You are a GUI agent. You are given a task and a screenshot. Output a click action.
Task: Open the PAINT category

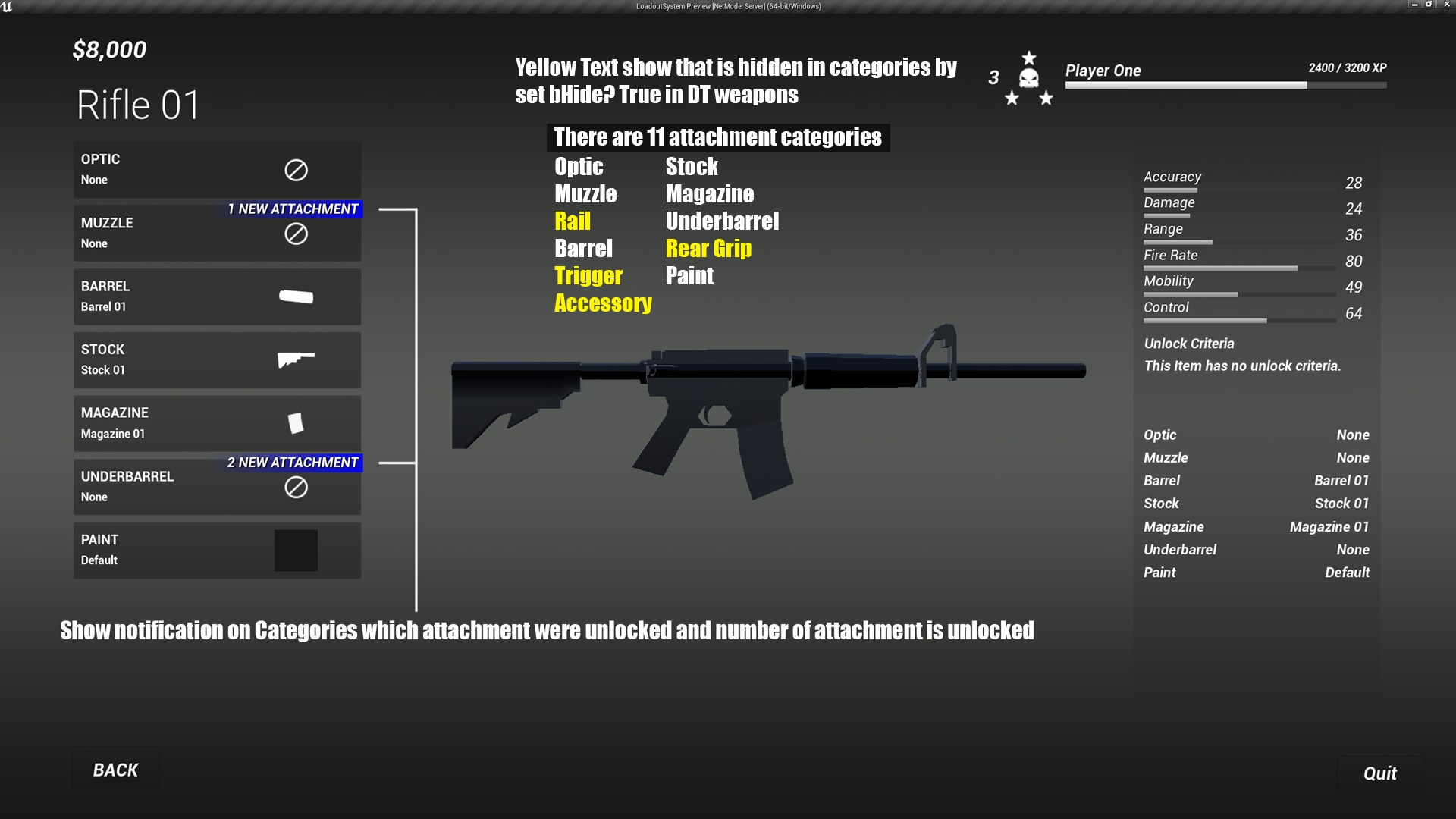217,550
